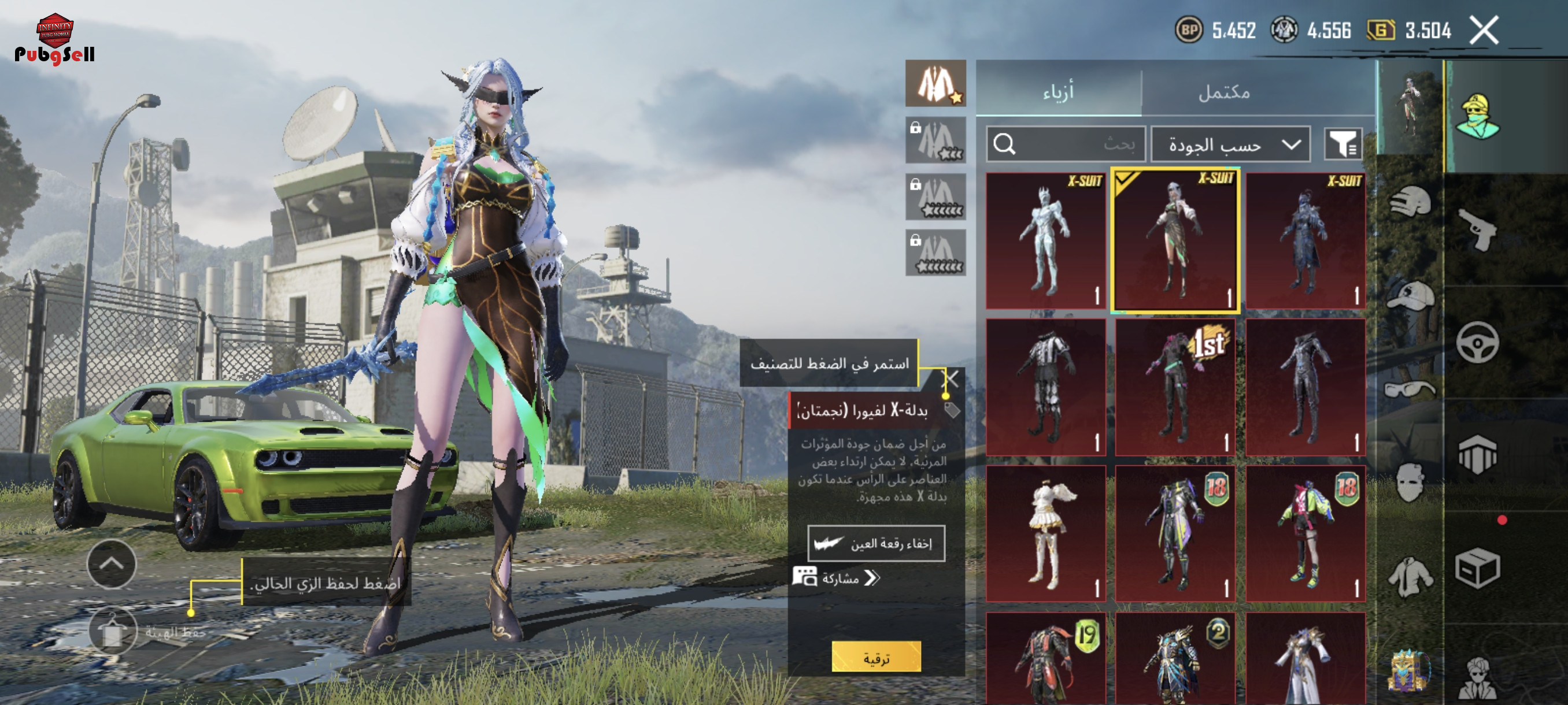The width and height of the screenshot is (1568, 705).
Task: Open the steering wheel vehicles category
Action: point(1478,343)
